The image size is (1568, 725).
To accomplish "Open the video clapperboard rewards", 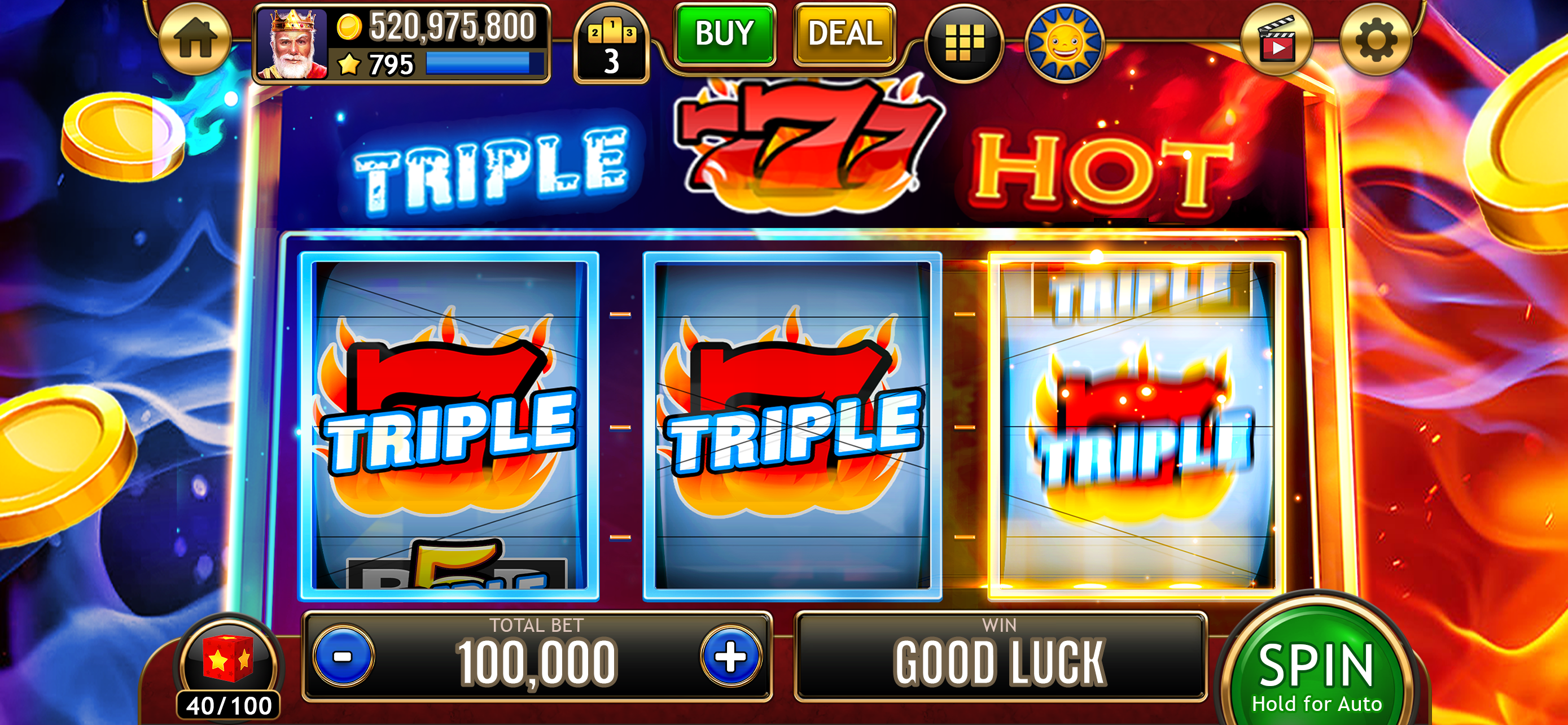I will coord(1280,40).
